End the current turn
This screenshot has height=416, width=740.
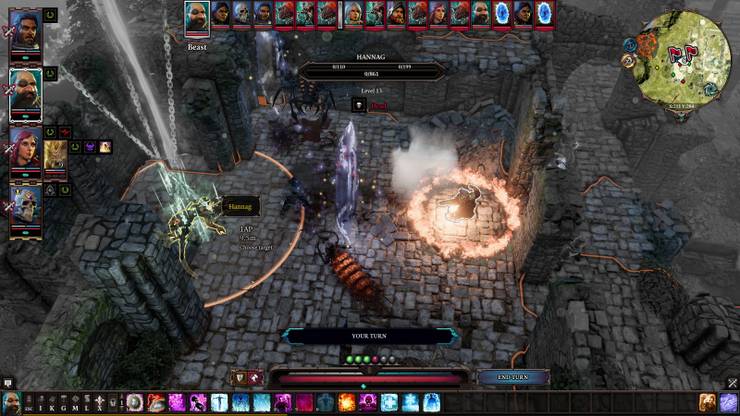click(511, 378)
